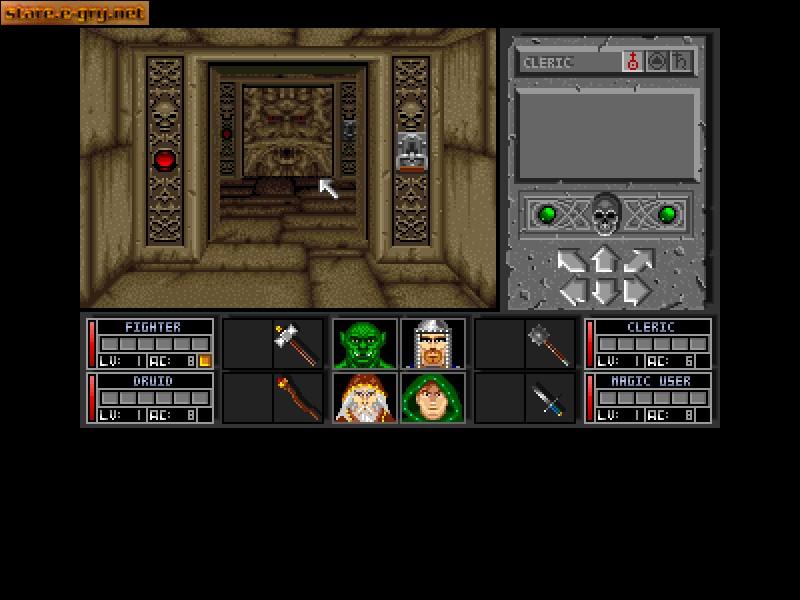
Task: Click the upper-left diagonal movement arrow
Action: click(x=570, y=262)
